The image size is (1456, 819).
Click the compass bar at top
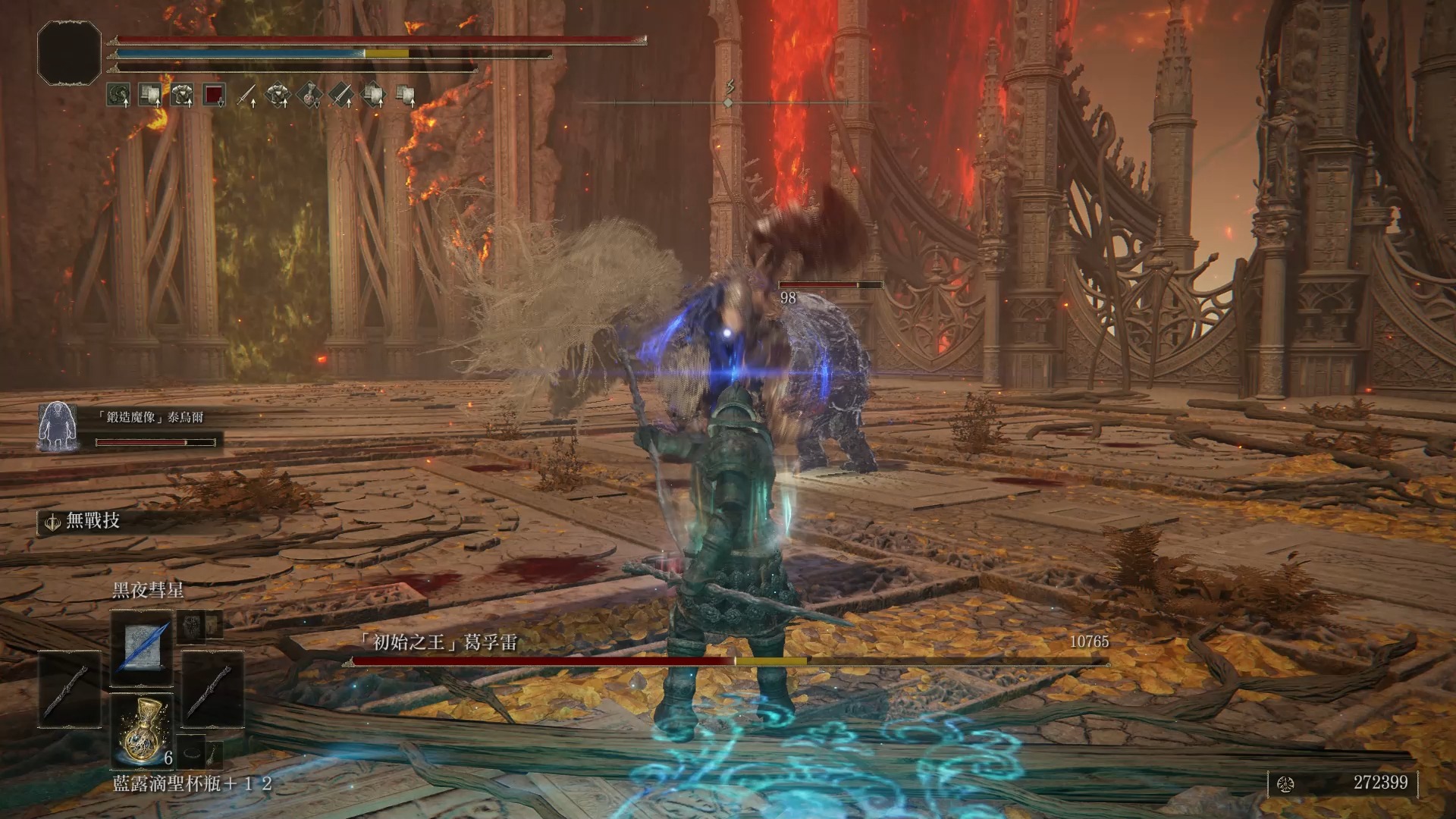click(730, 102)
